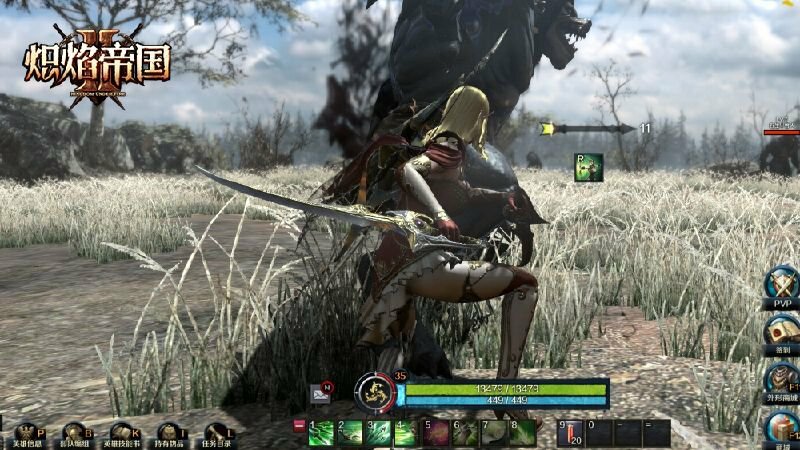Select the purple skill in slot 5

pyautogui.click(x=435, y=432)
